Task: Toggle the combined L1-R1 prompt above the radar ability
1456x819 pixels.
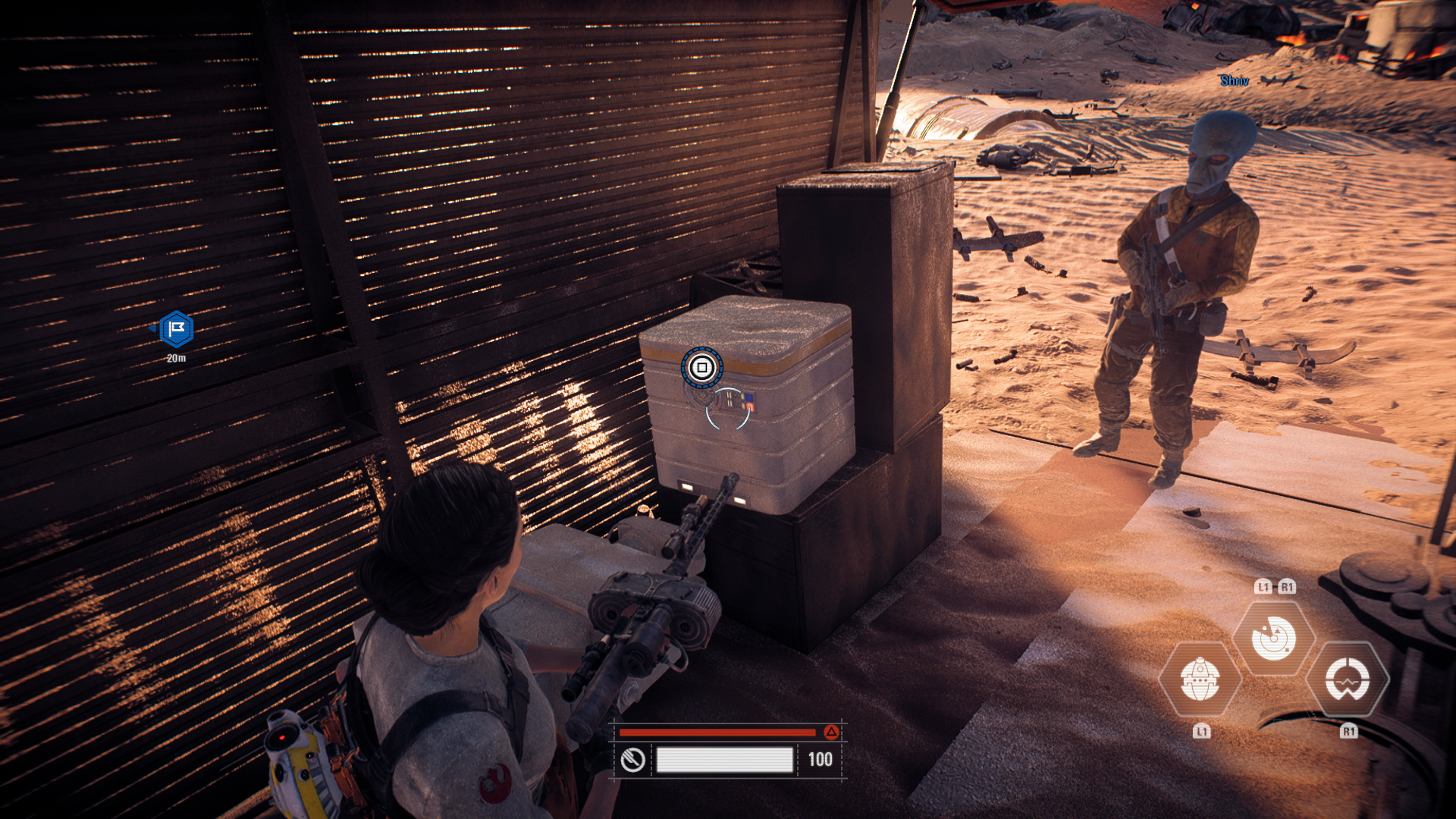Action: 1276,586
